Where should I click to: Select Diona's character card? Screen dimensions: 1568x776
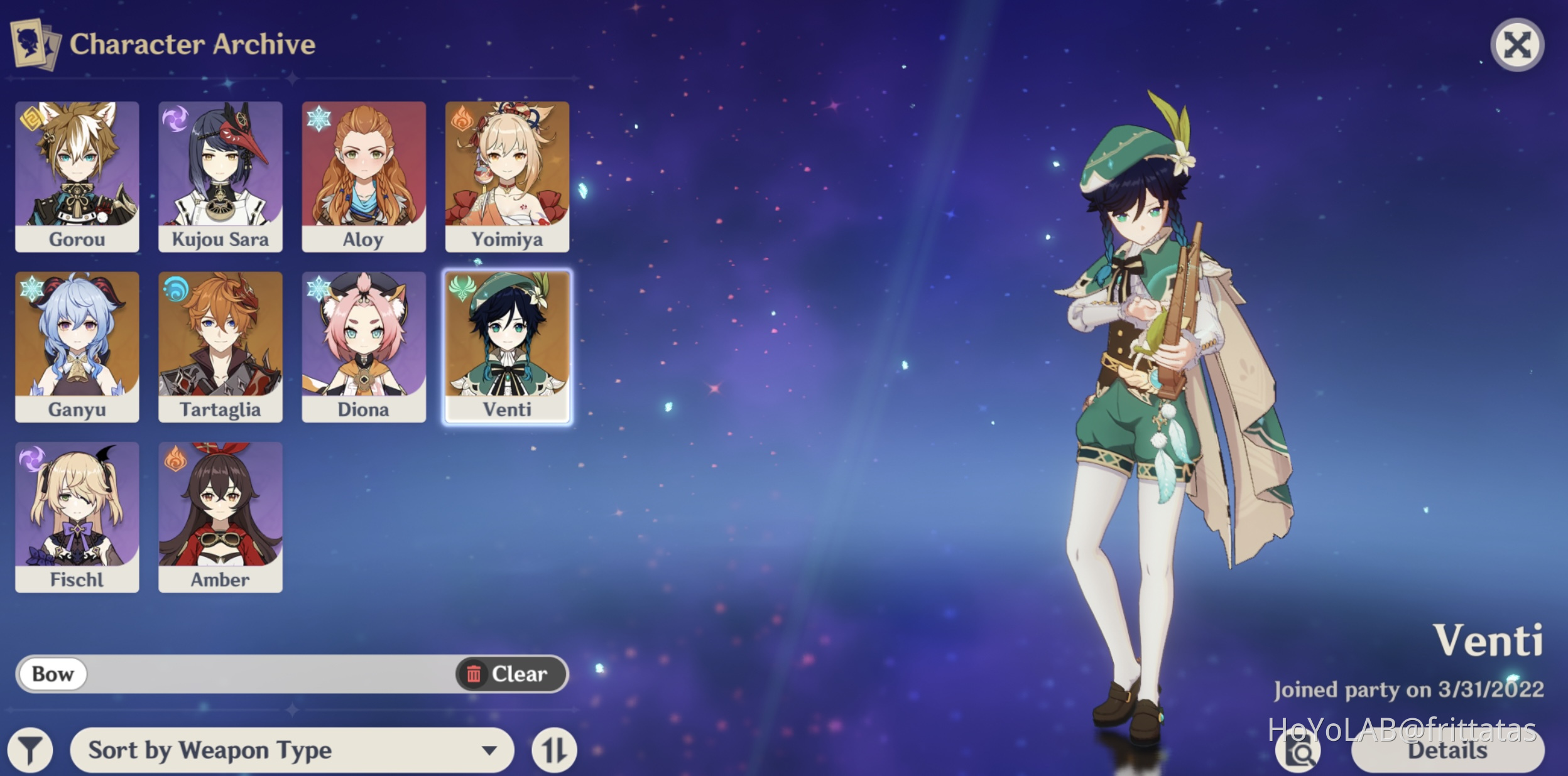click(364, 344)
